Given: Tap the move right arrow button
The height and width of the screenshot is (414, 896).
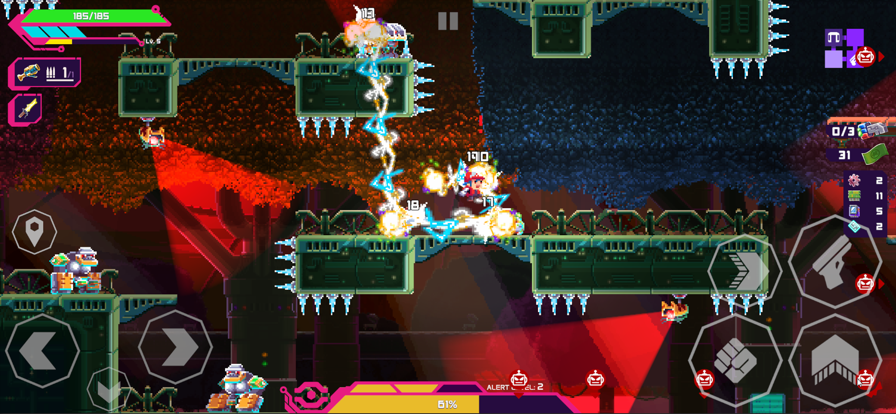Looking at the screenshot, I should coord(175,347).
